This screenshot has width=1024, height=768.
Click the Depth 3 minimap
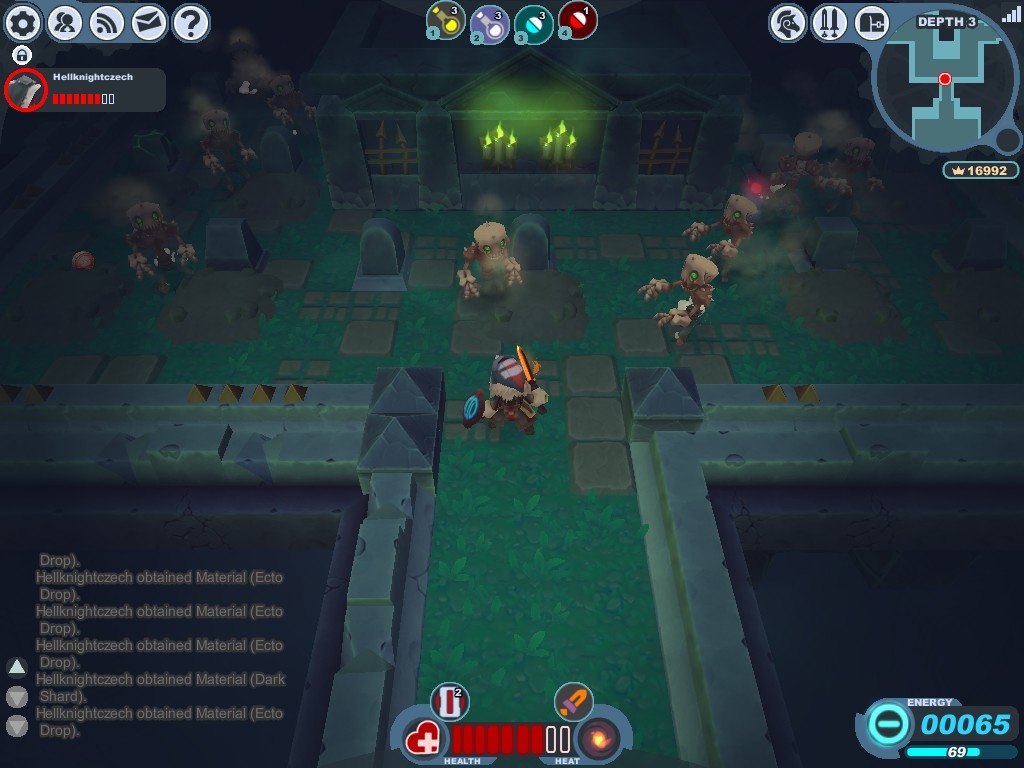945,85
